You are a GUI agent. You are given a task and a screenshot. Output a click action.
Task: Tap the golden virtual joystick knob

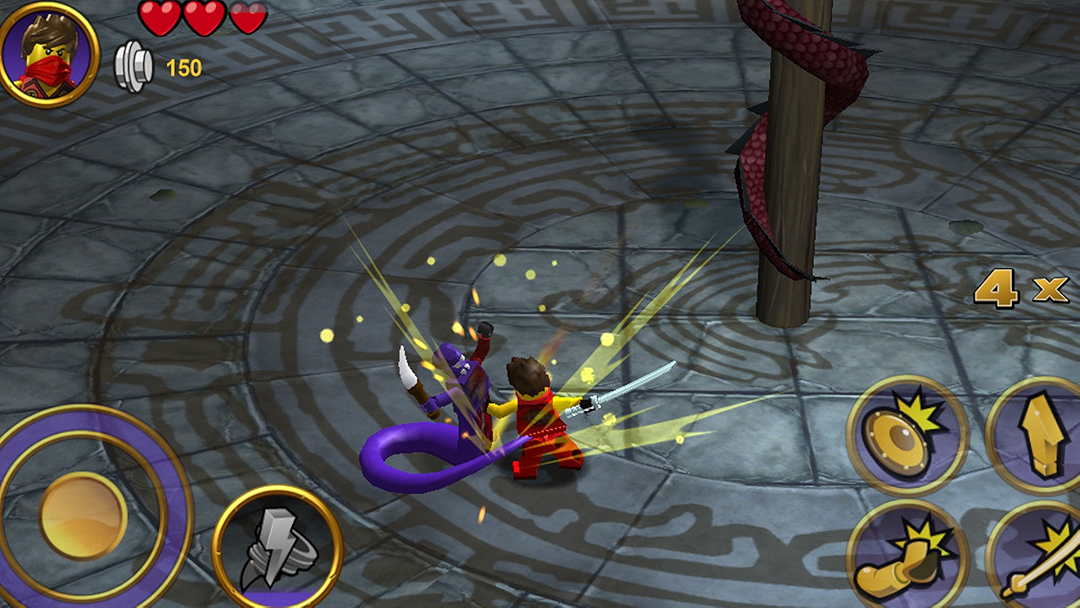pyautogui.click(x=83, y=515)
